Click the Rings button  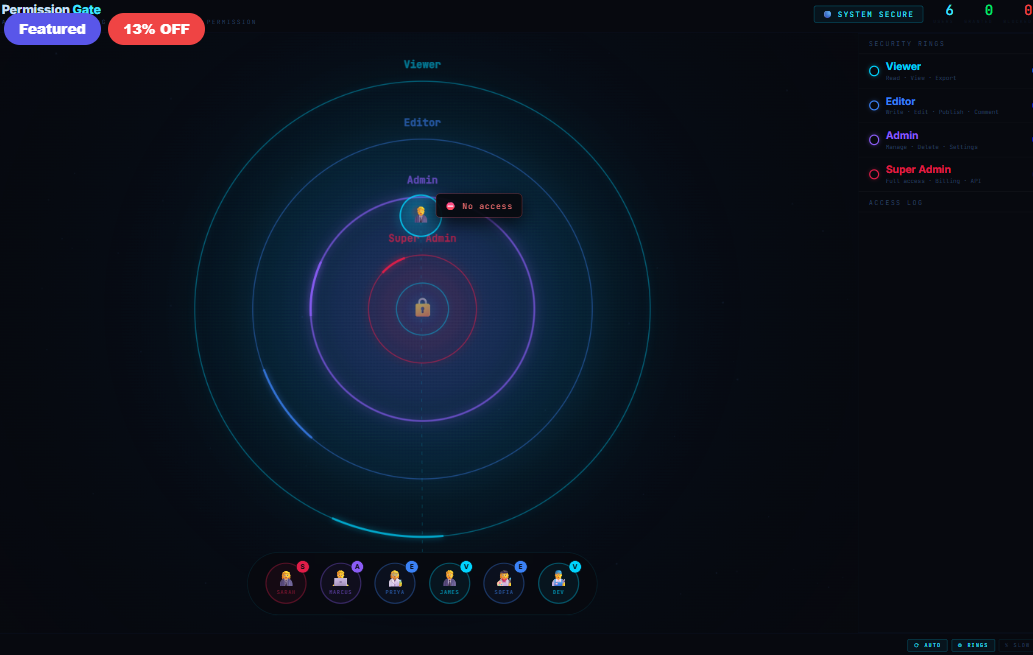tap(973, 645)
